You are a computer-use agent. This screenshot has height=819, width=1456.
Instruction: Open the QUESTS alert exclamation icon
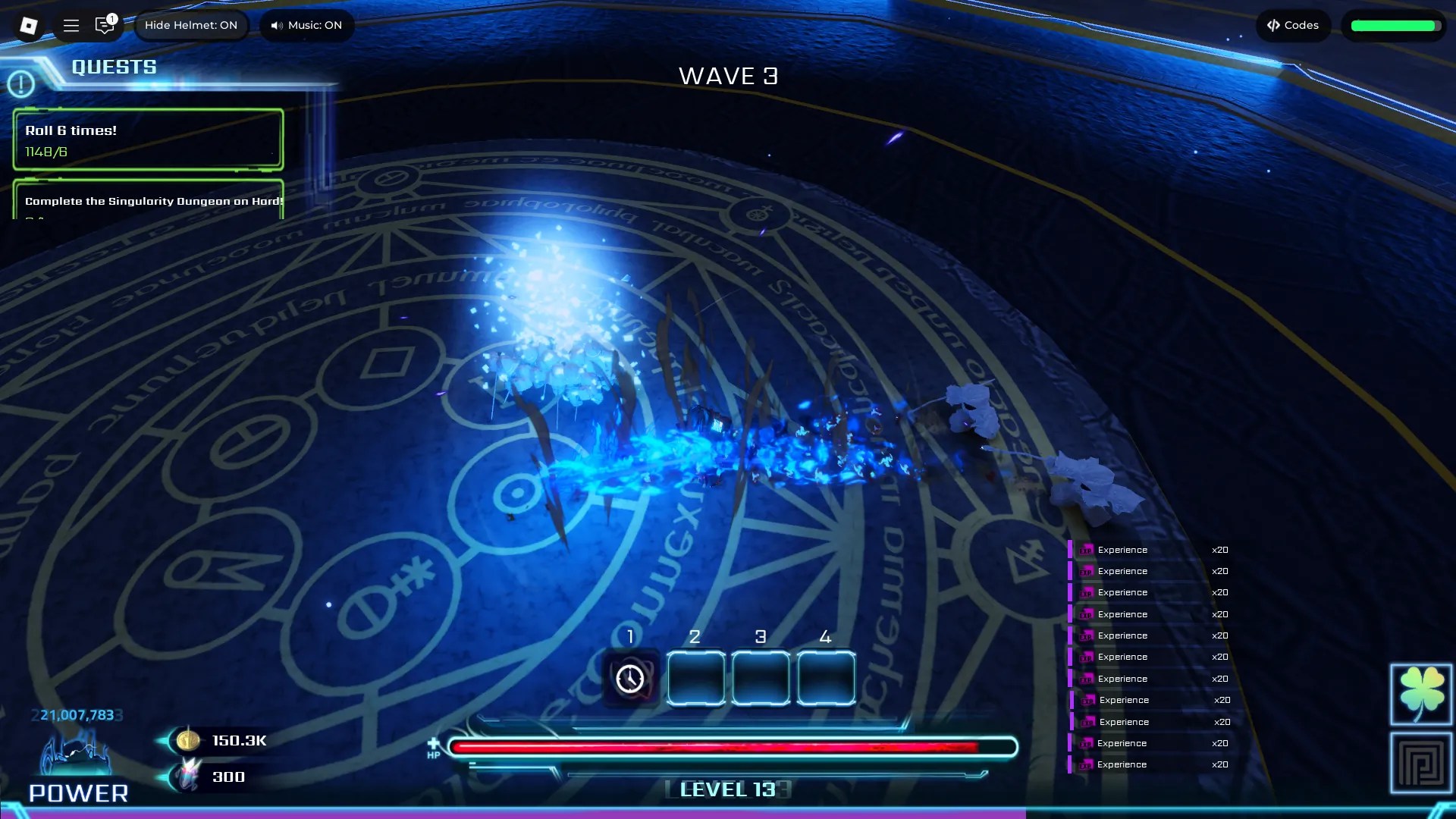(x=21, y=83)
